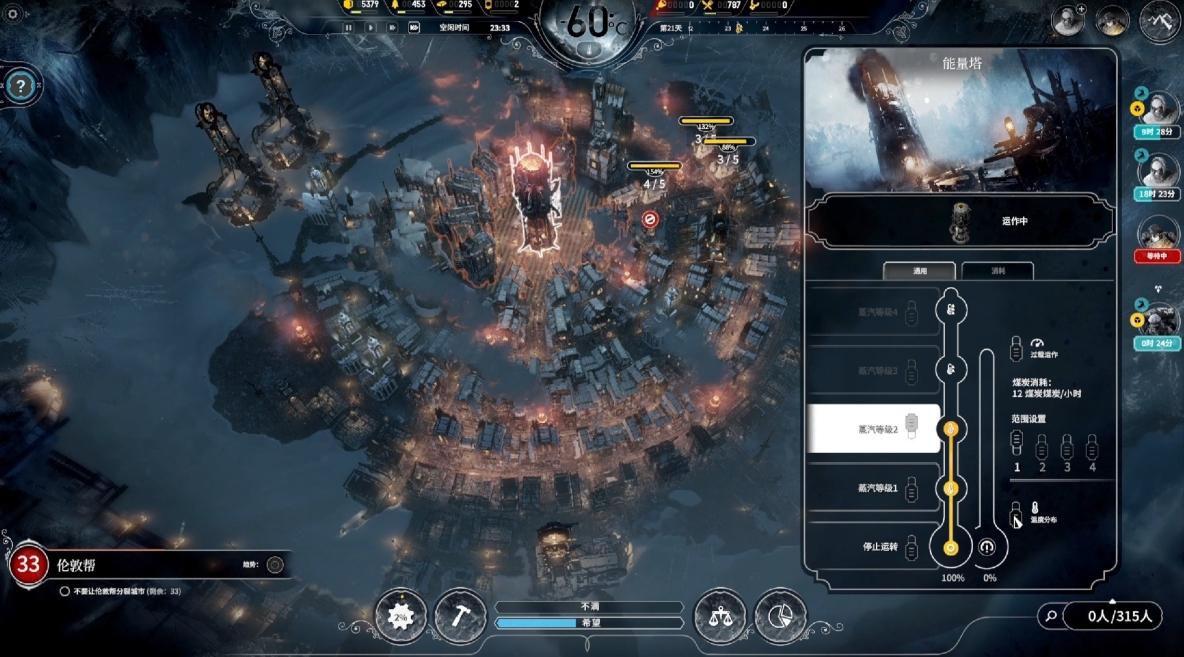This screenshot has width=1184, height=657.
Task: Switch to the 消耗 tab
Action: pos(997,271)
